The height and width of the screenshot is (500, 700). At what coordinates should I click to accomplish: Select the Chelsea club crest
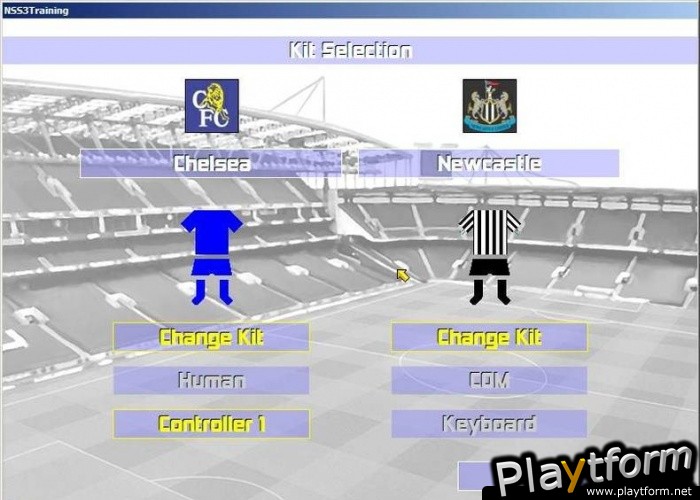tap(212, 106)
